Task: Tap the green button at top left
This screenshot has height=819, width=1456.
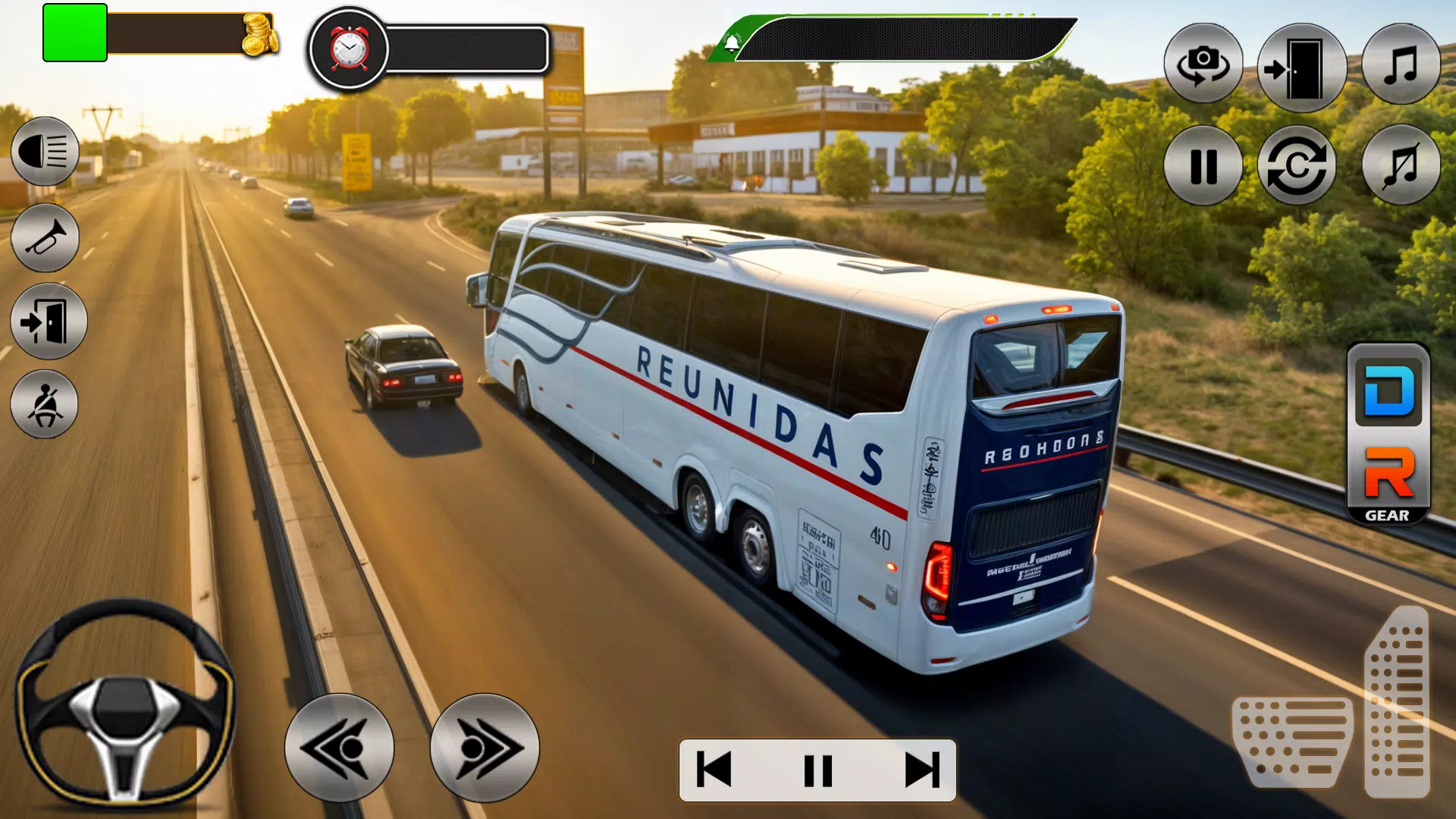Action: pos(74,33)
